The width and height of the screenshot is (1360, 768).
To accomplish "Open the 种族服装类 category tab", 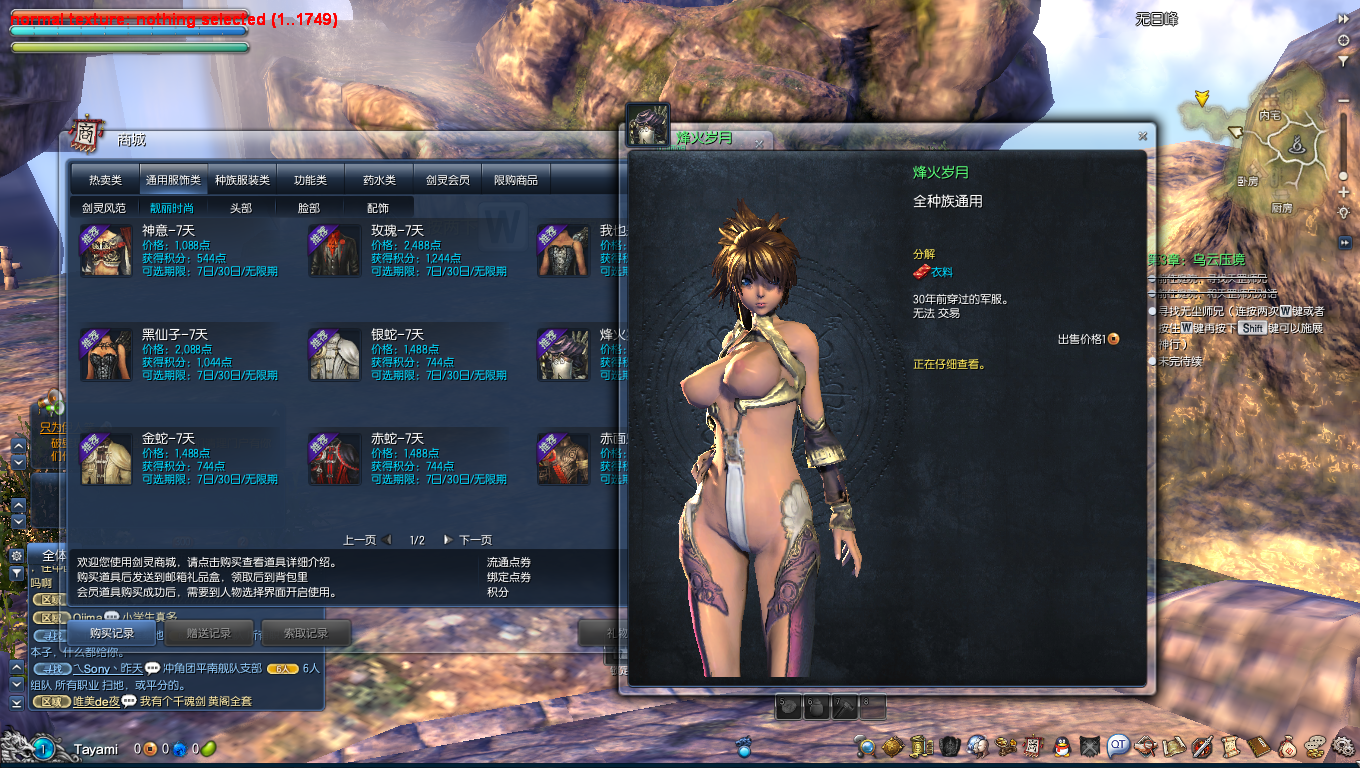I will point(242,180).
